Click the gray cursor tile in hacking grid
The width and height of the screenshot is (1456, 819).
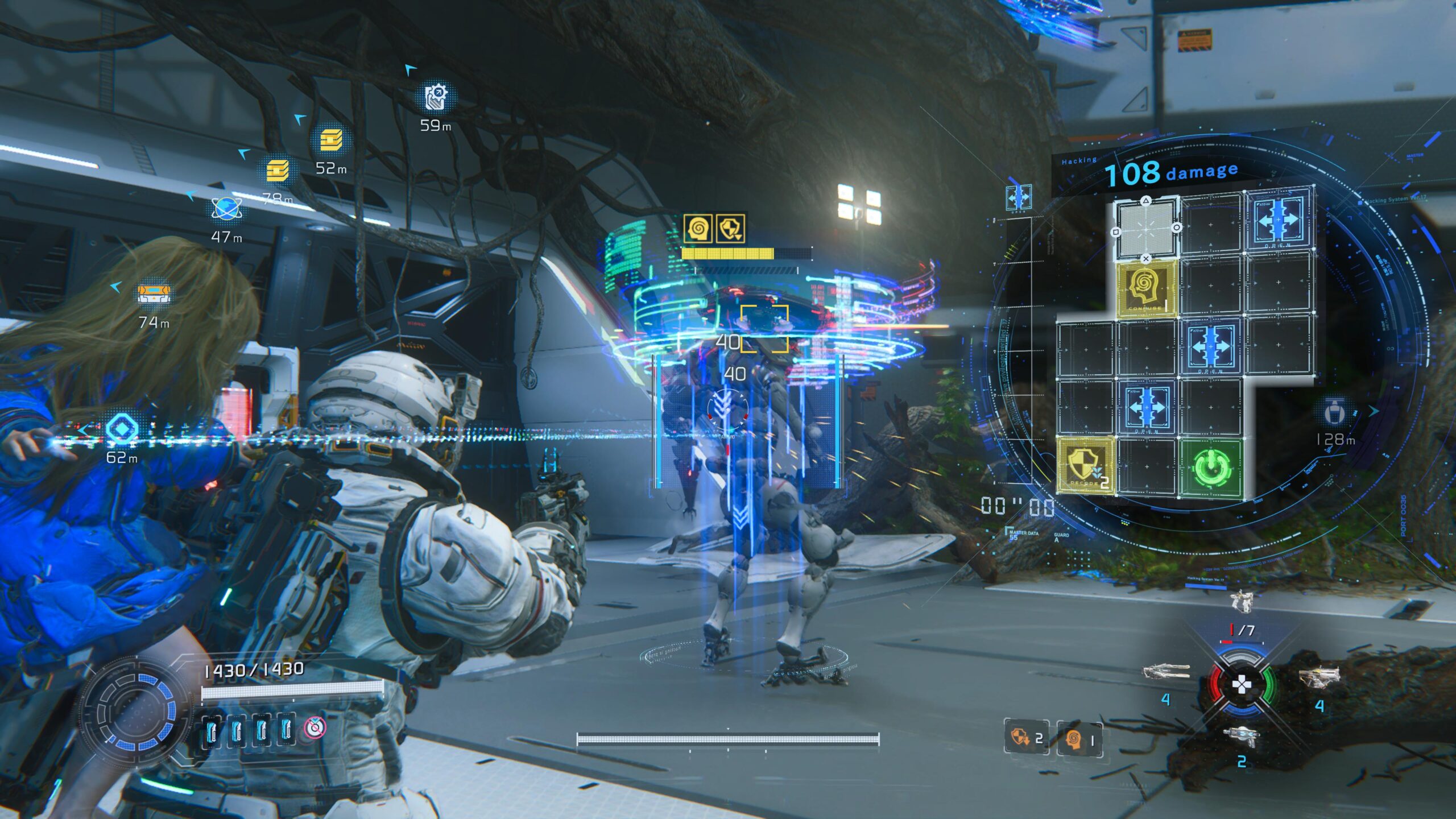1145,229
